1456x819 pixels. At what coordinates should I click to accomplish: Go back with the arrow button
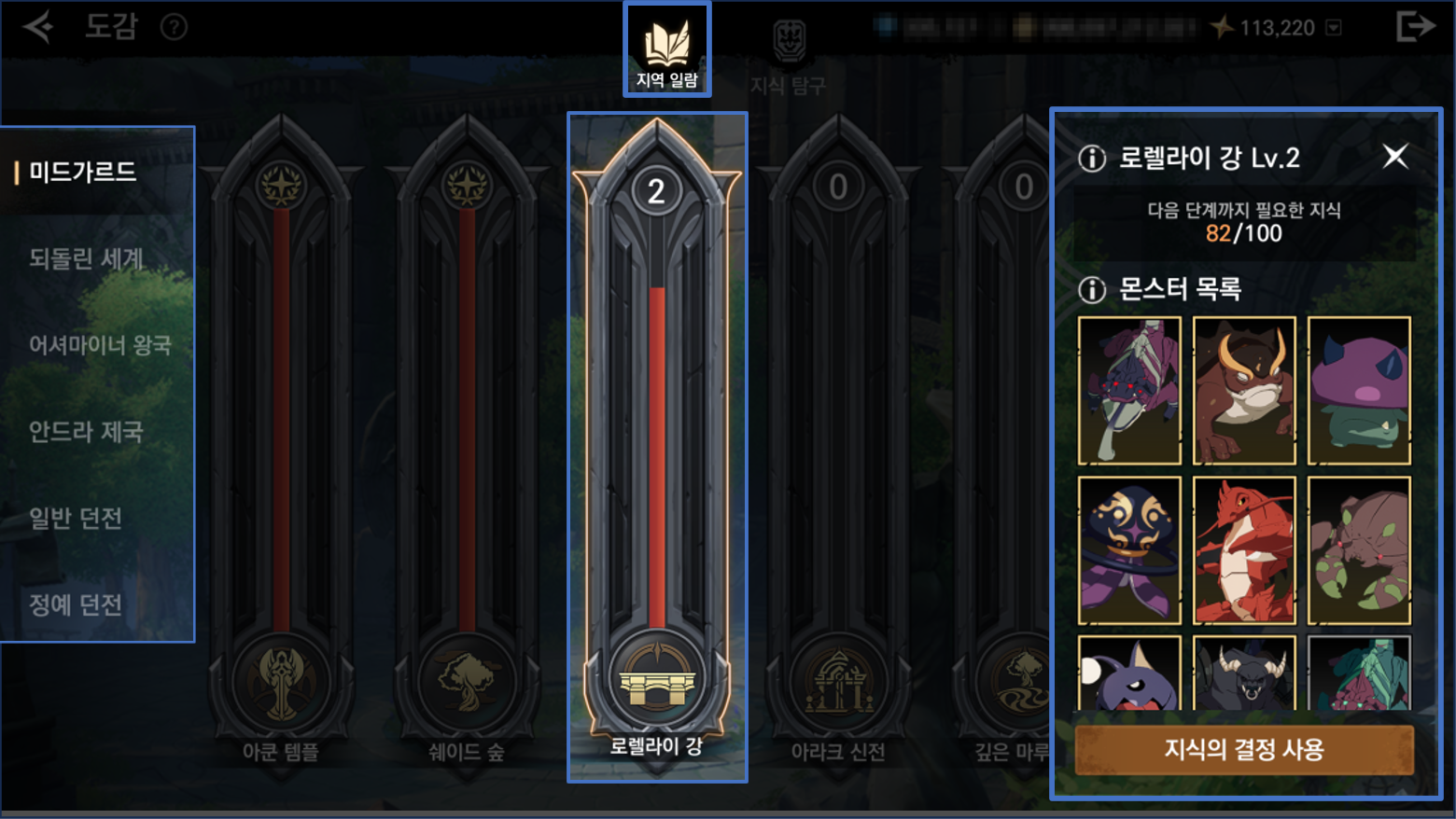(38, 26)
